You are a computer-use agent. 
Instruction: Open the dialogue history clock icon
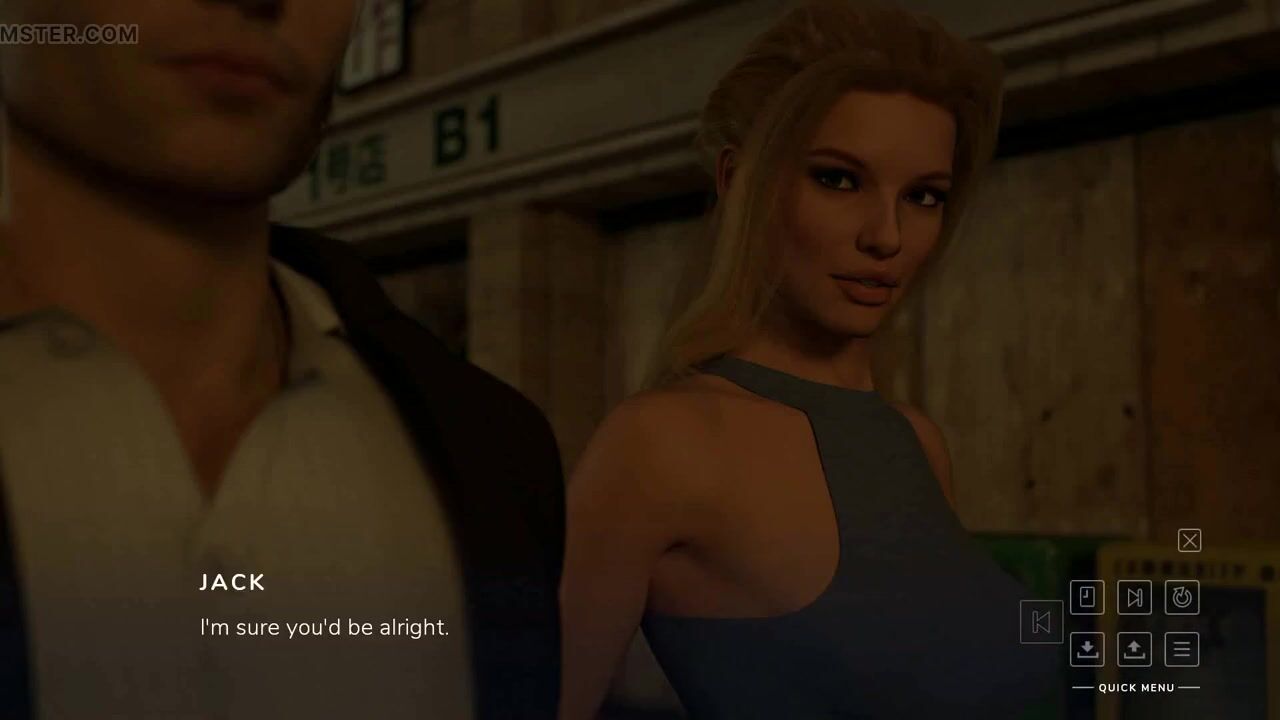click(1087, 598)
